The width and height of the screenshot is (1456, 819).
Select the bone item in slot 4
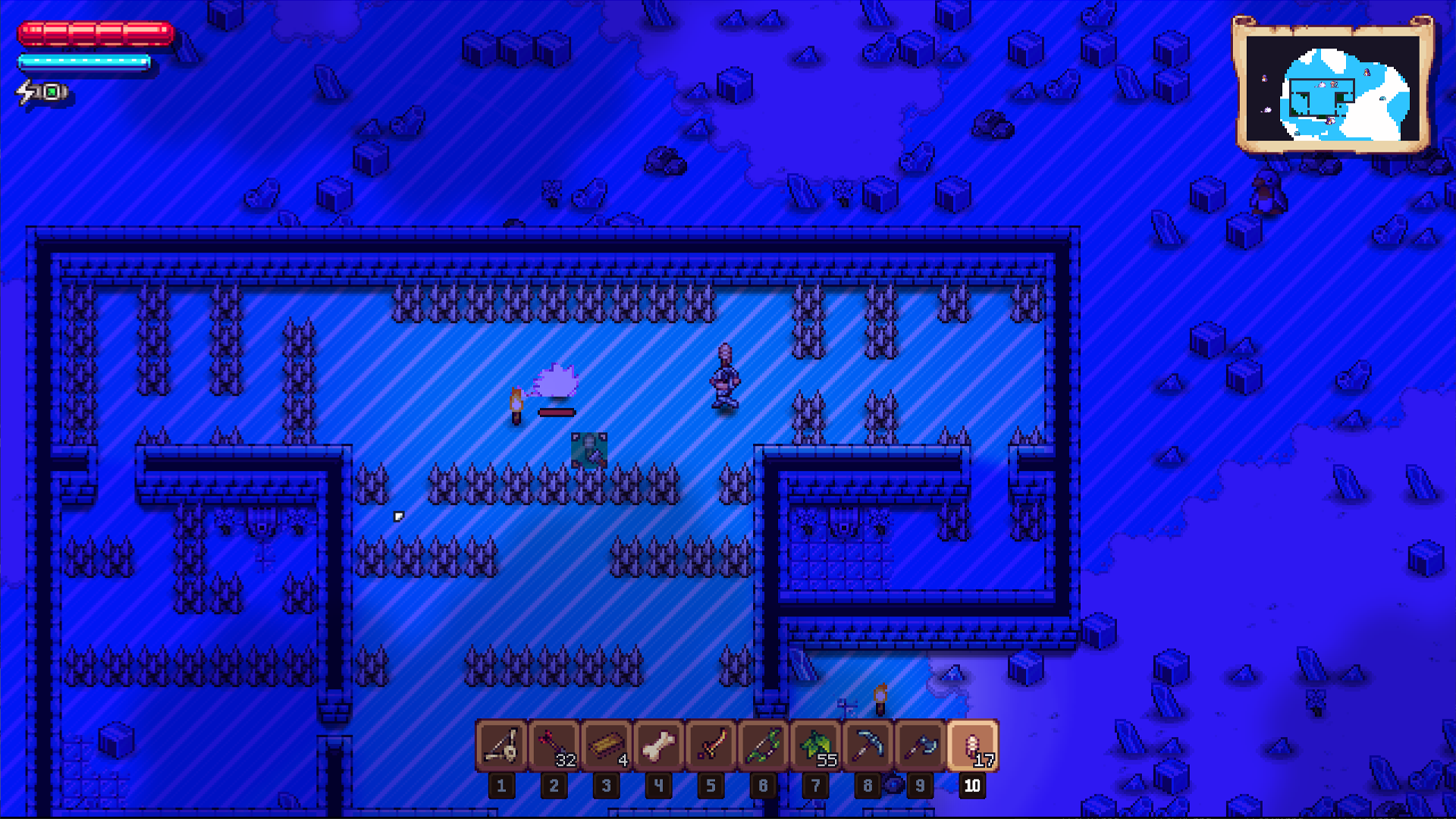tap(659, 747)
